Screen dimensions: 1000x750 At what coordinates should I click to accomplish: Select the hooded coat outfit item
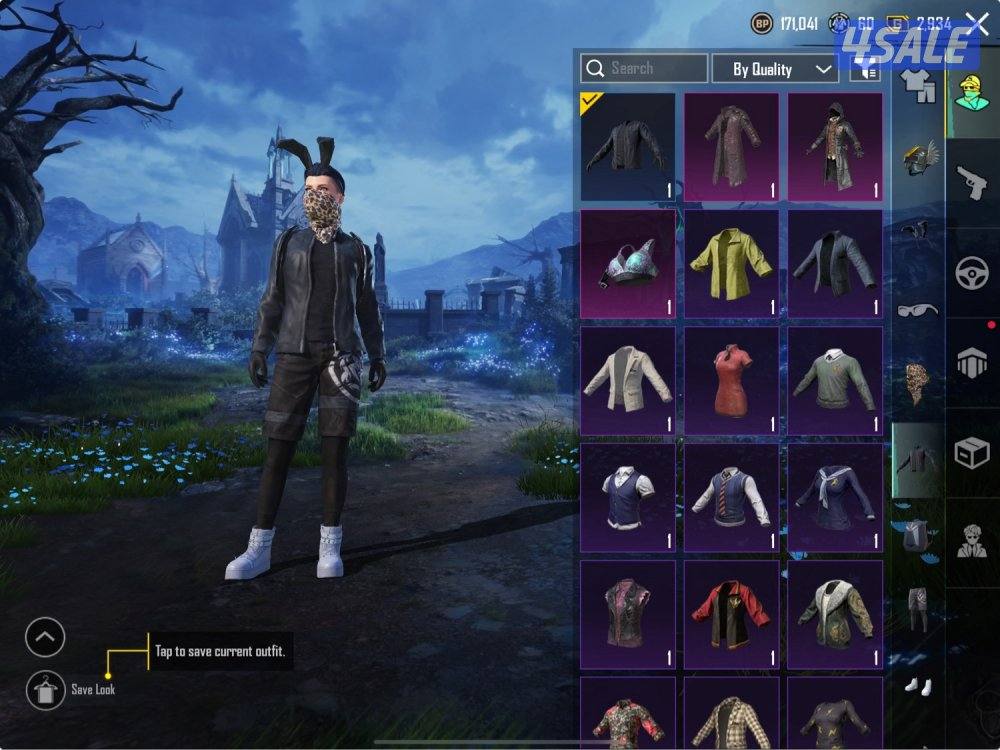click(x=834, y=147)
